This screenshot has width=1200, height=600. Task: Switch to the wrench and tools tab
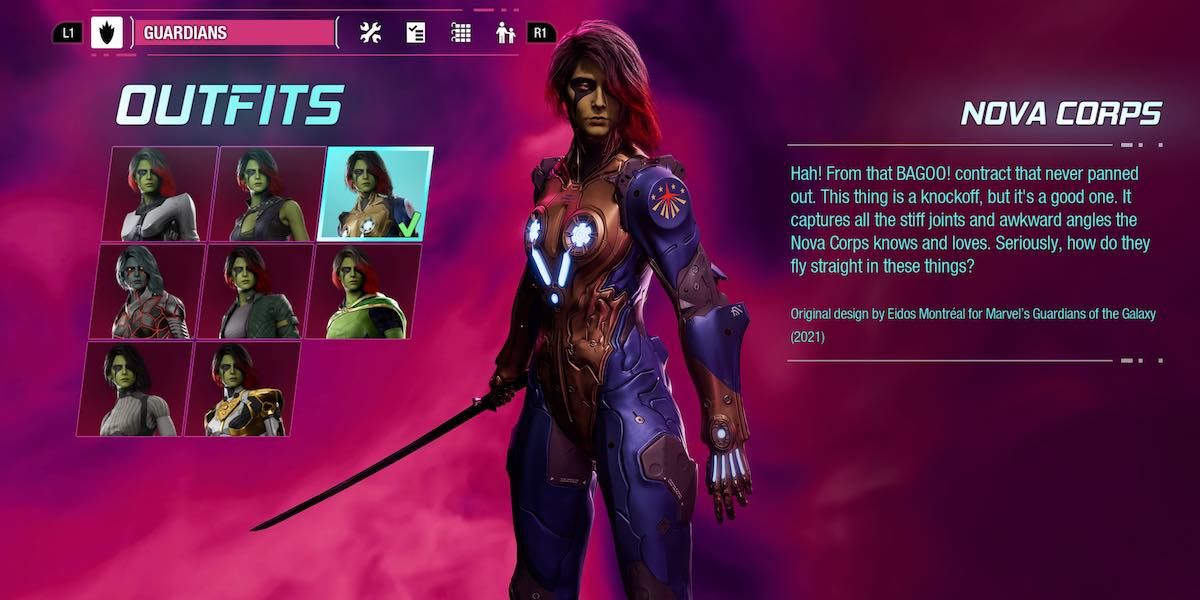(371, 33)
